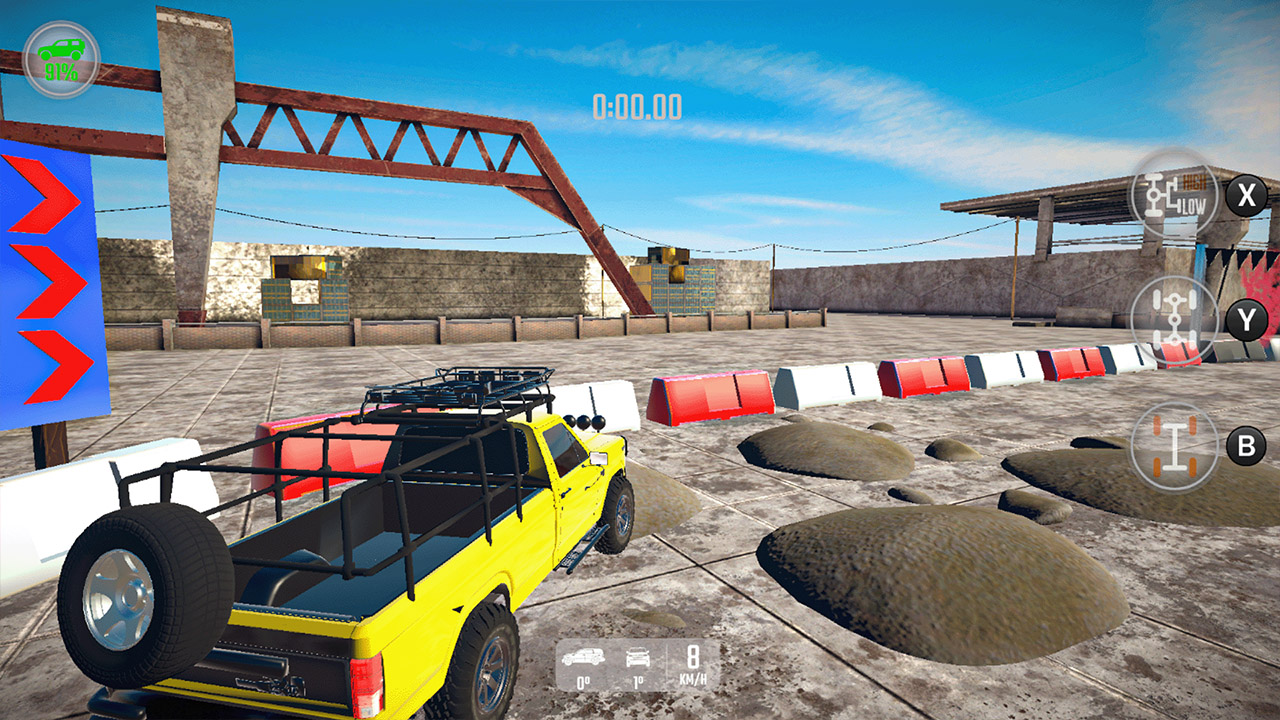This screenshot has height=720, width=1280.
Task: Select the vehicle roll angle icon
Action: click(640, 660)
